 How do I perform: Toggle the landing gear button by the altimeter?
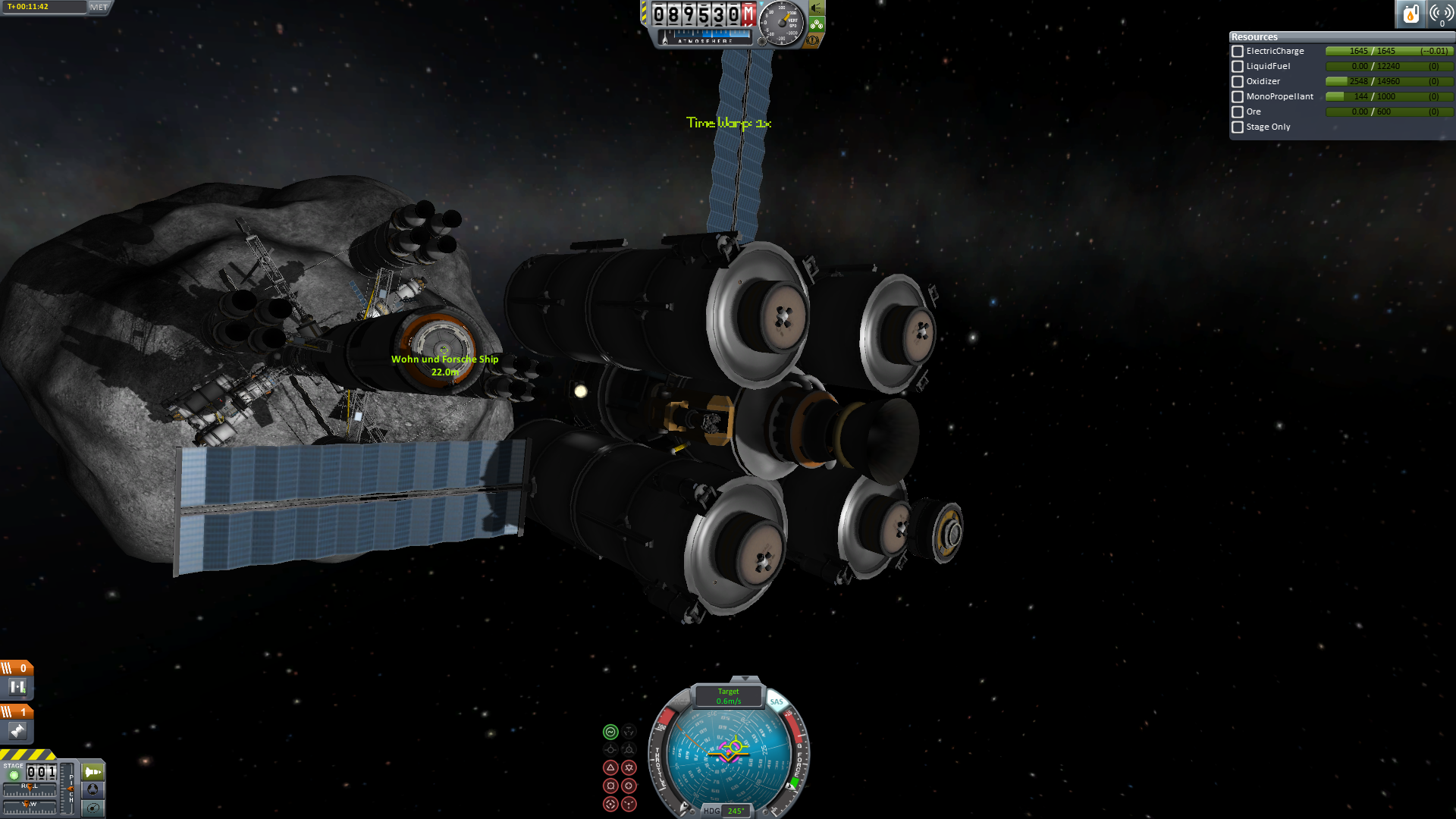tap(817, 24)
